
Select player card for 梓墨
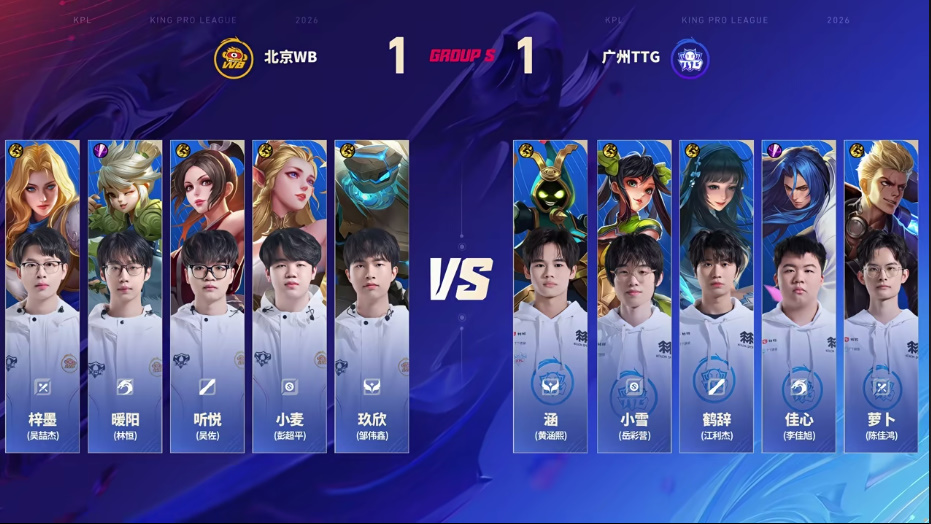pos(43,295)
